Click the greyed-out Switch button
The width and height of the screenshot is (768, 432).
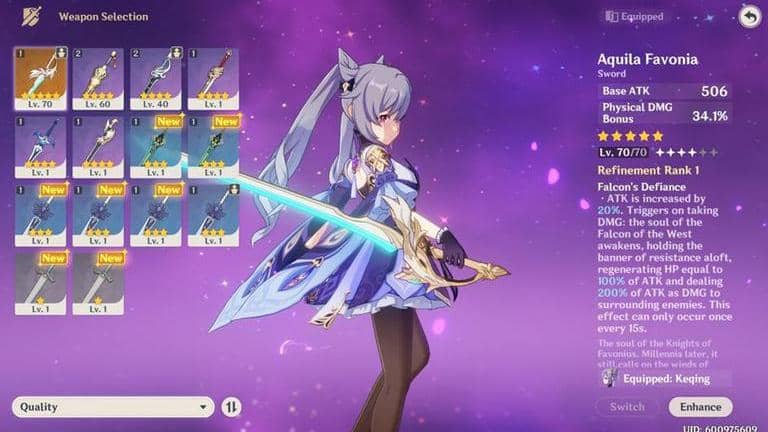[627, 407]
